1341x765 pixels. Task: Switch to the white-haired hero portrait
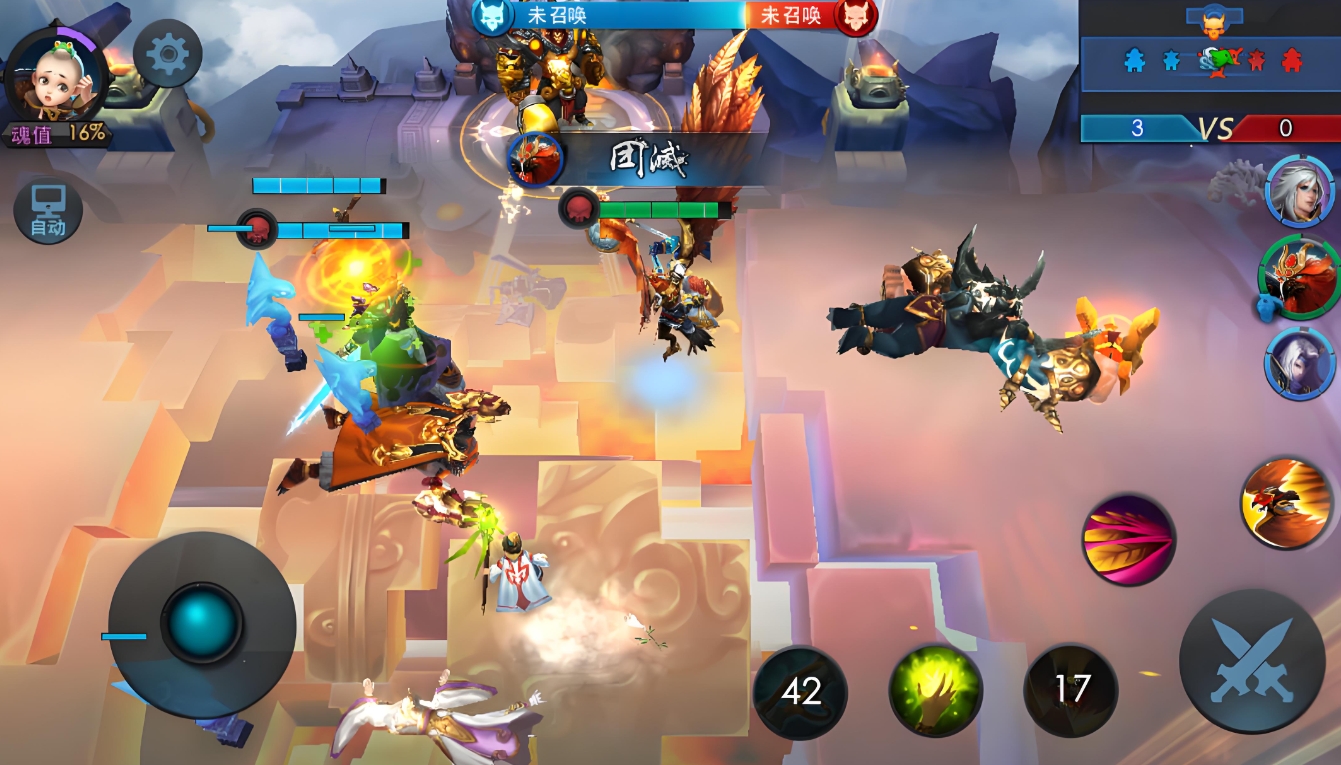1299,191
